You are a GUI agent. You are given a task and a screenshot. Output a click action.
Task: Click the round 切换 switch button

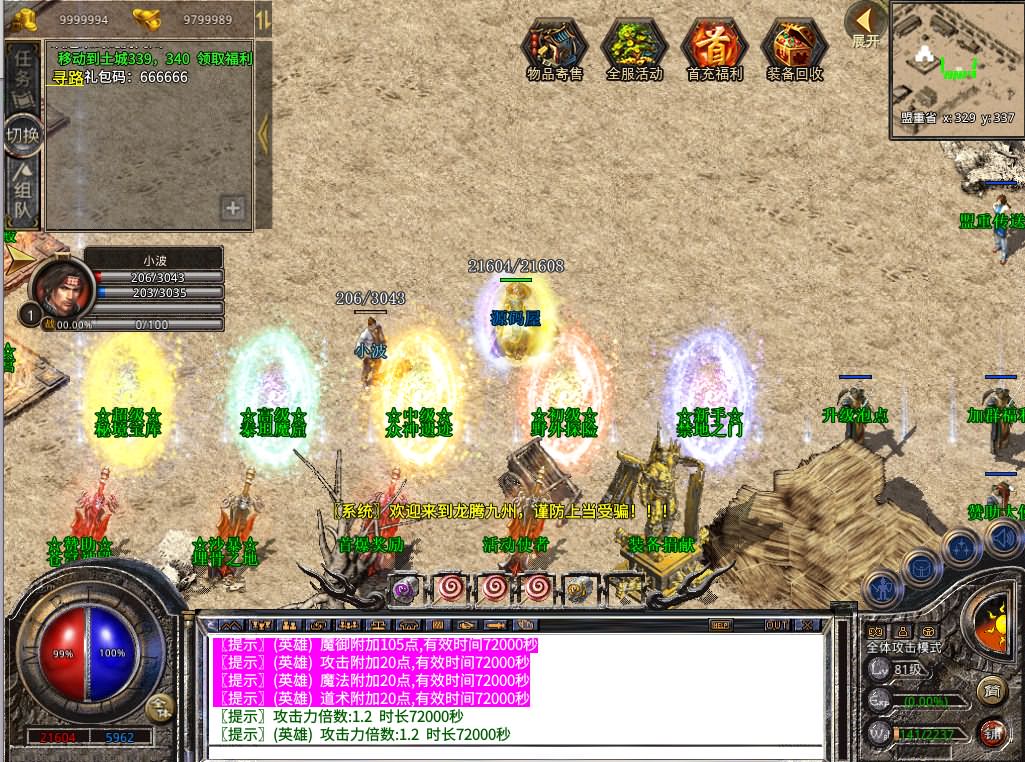pos(23,134)
